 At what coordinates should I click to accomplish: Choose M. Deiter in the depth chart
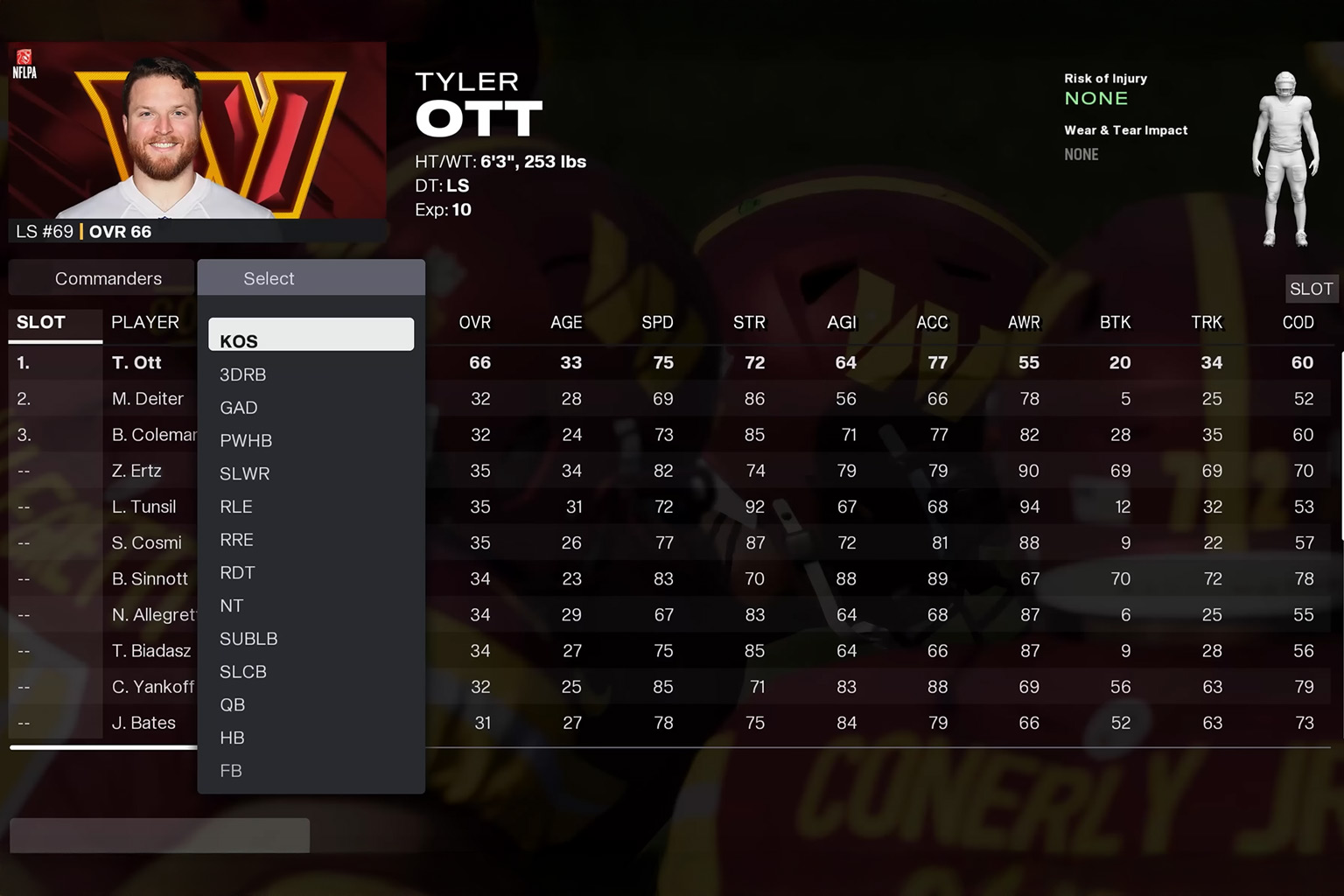(148, 399)
